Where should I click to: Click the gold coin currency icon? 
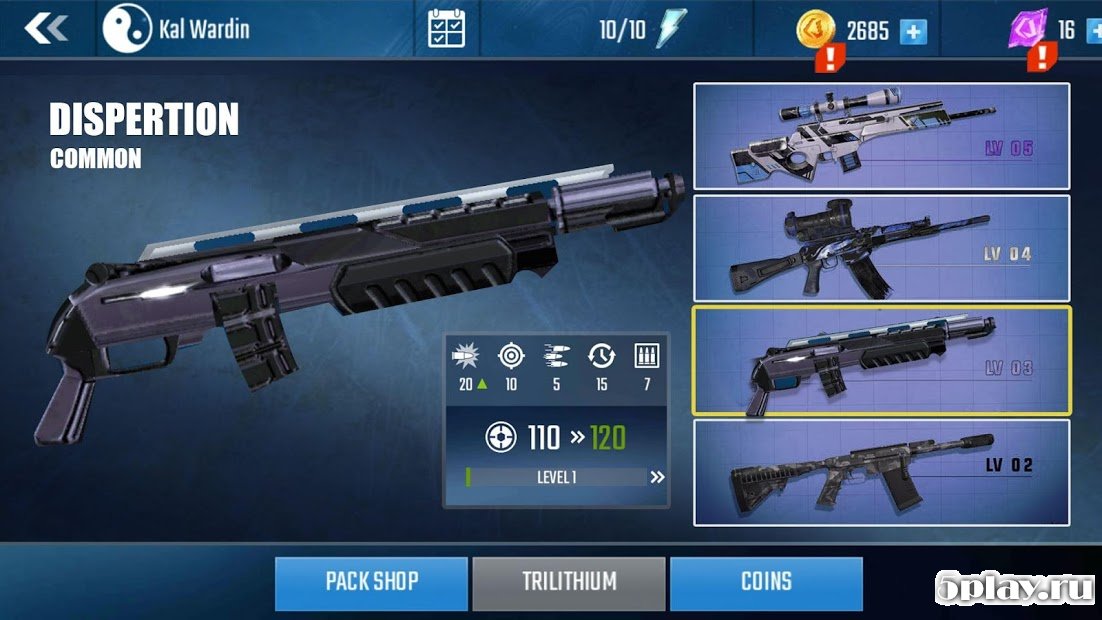click(x=815, y=29)
